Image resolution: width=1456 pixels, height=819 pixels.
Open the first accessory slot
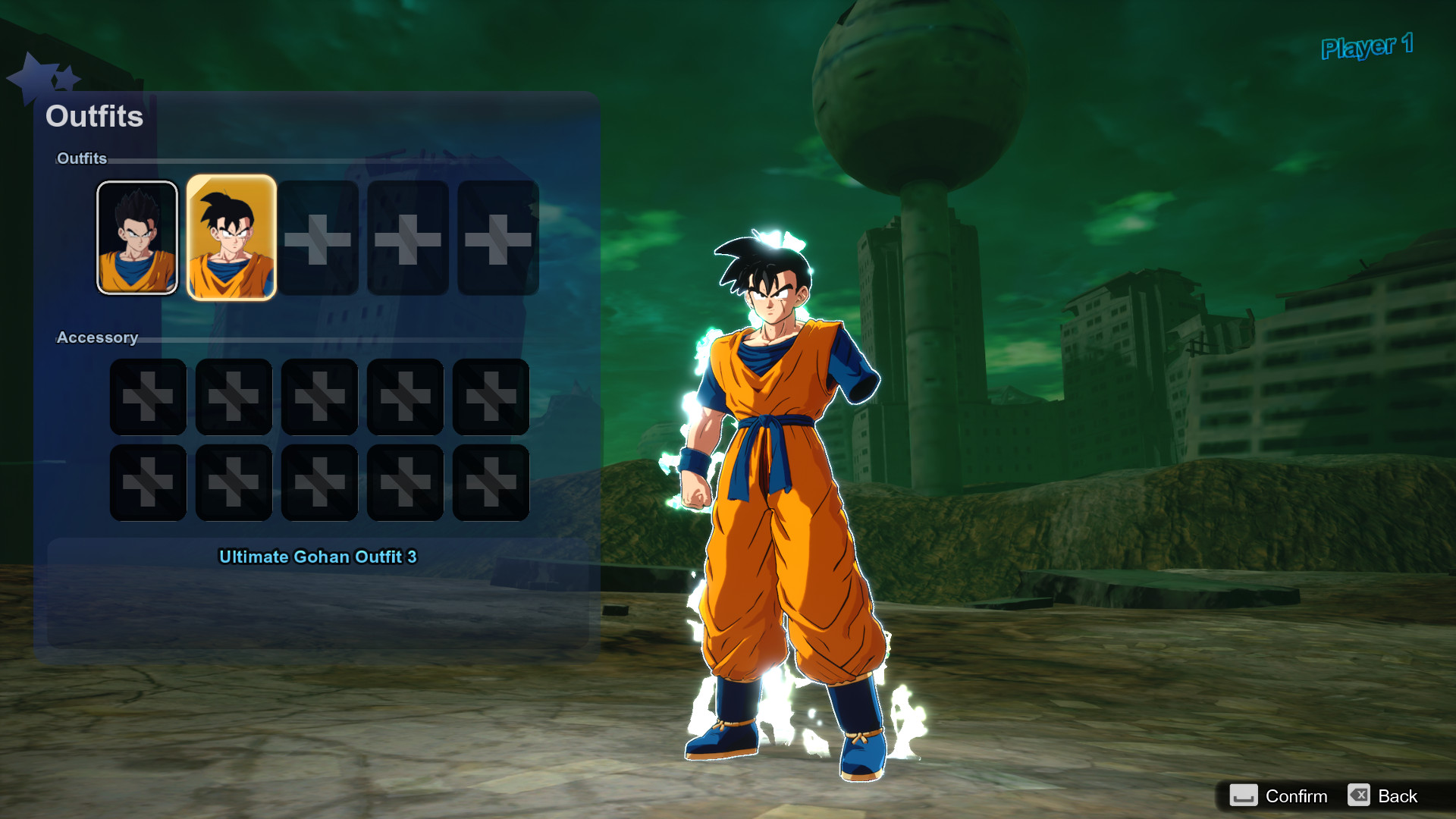[148, 397]
